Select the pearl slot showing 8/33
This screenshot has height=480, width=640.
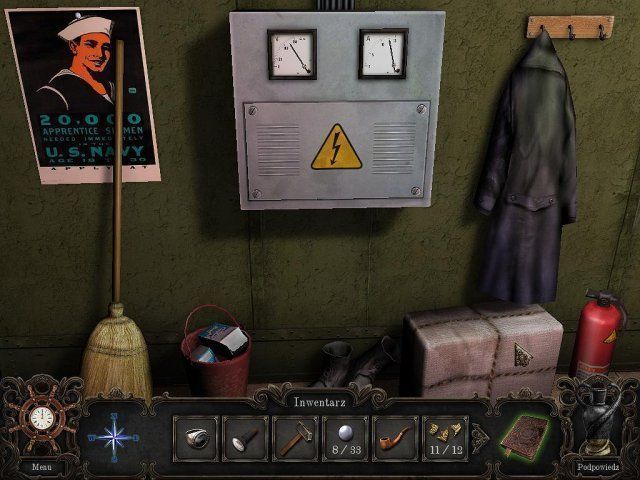[345, 439]
